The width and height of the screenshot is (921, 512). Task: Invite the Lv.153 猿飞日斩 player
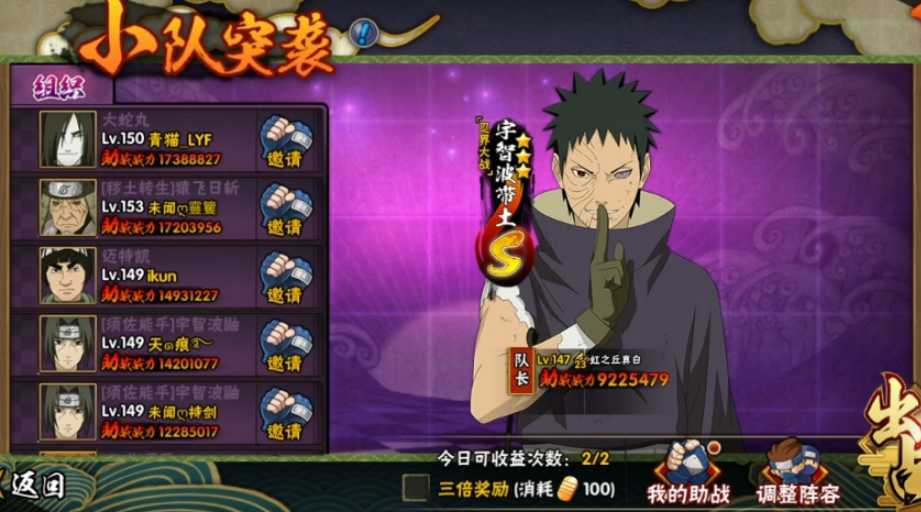click(x=285, y=209)
